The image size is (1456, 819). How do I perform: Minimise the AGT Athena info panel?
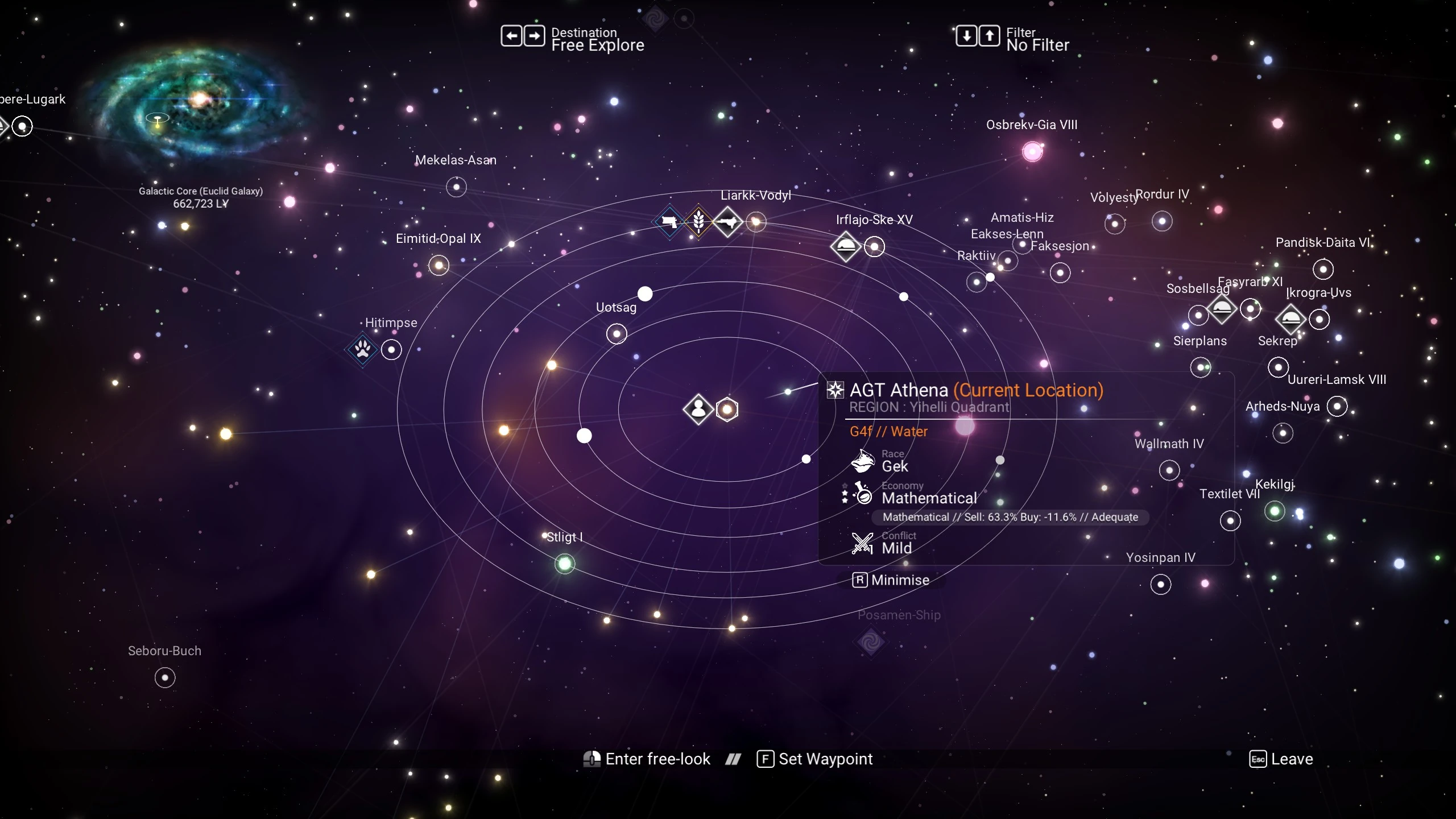click(891, 580)
